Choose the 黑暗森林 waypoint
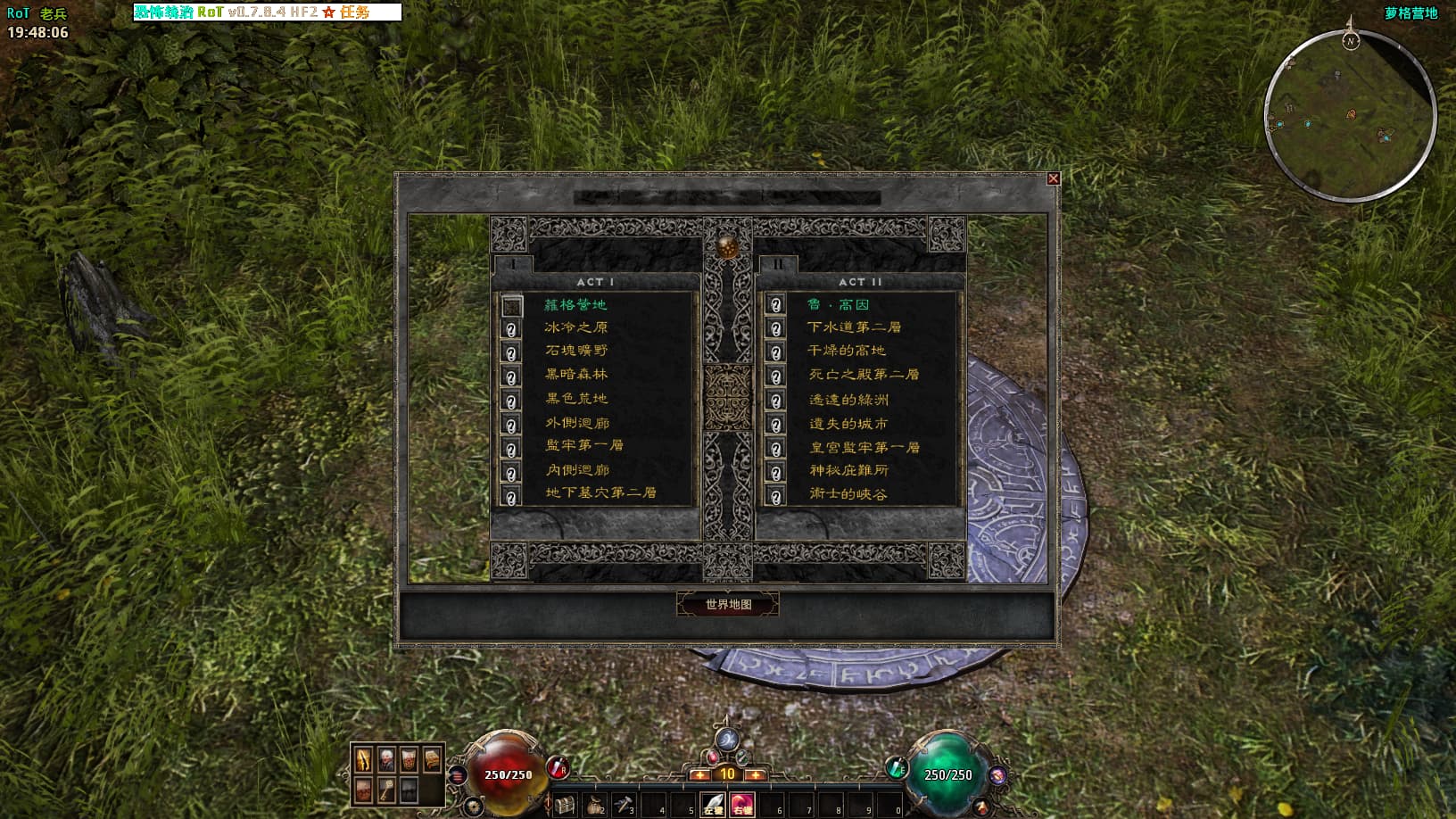The image size is (1456, 819). coord(576,375)
